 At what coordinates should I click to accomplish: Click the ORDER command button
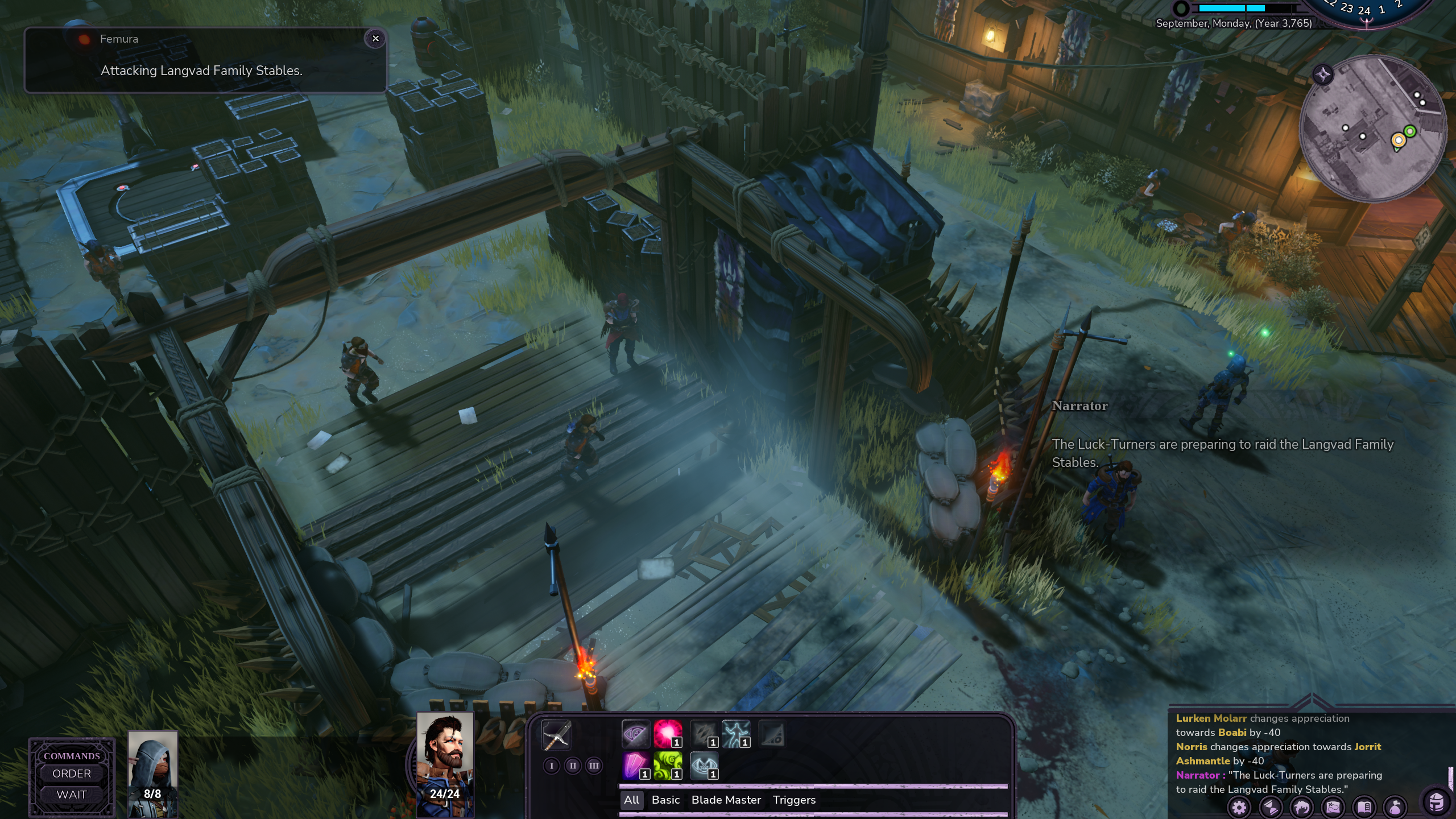(x=72, y=773)
